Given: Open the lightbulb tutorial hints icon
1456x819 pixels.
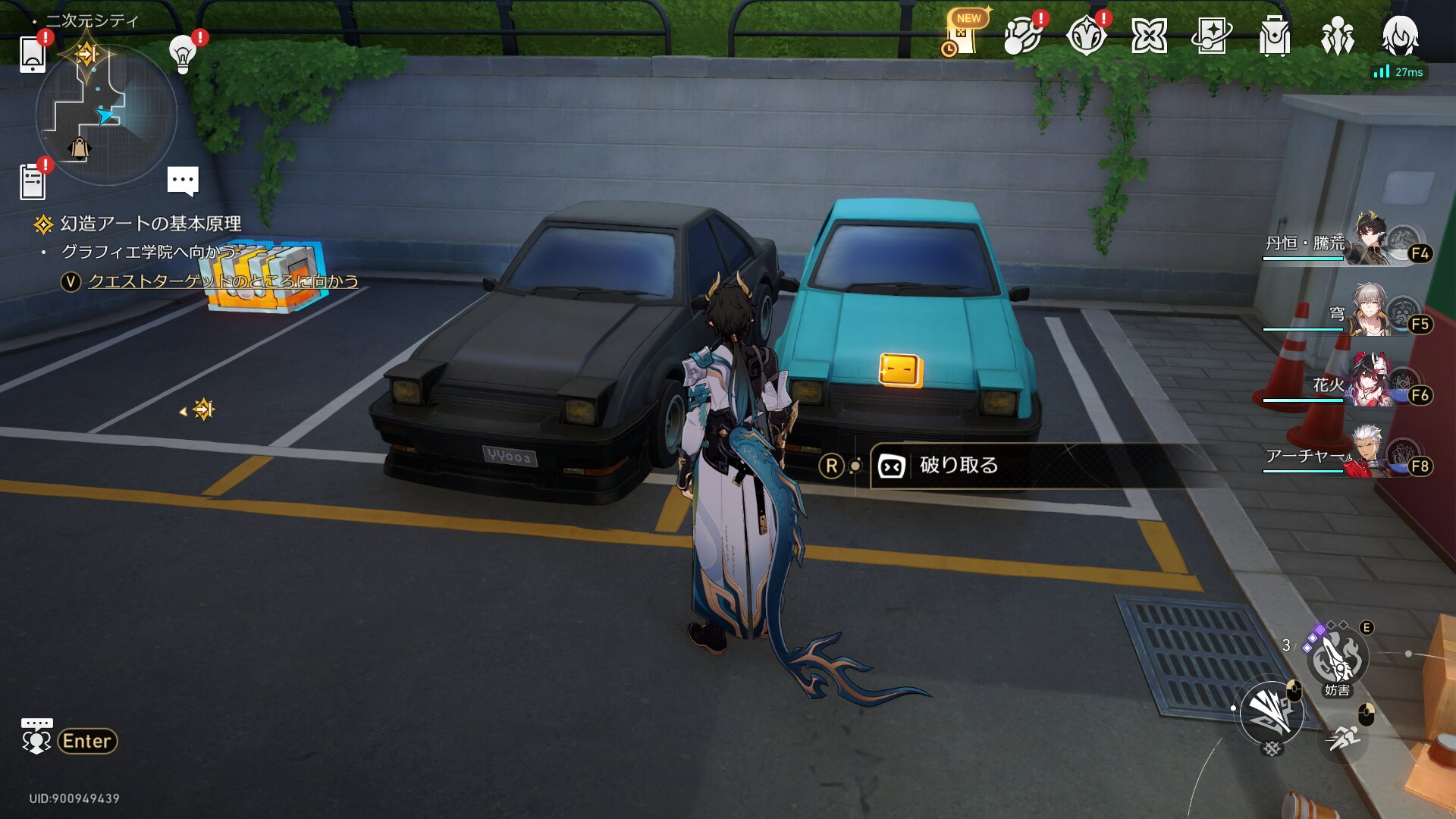Looking at the screenshot, I should [182, 54].
